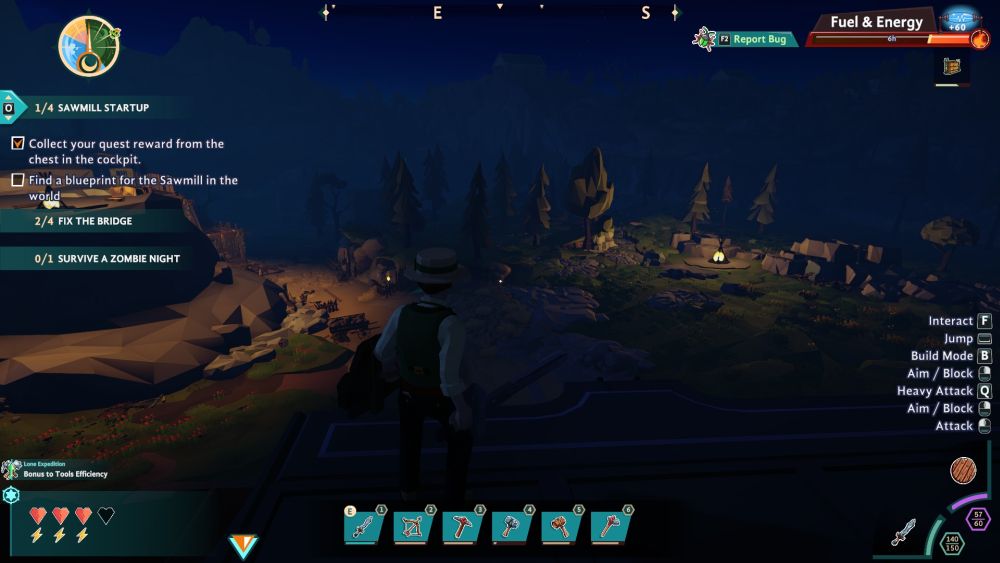Click the blue energy +60 indicator

tap(960, 19)
